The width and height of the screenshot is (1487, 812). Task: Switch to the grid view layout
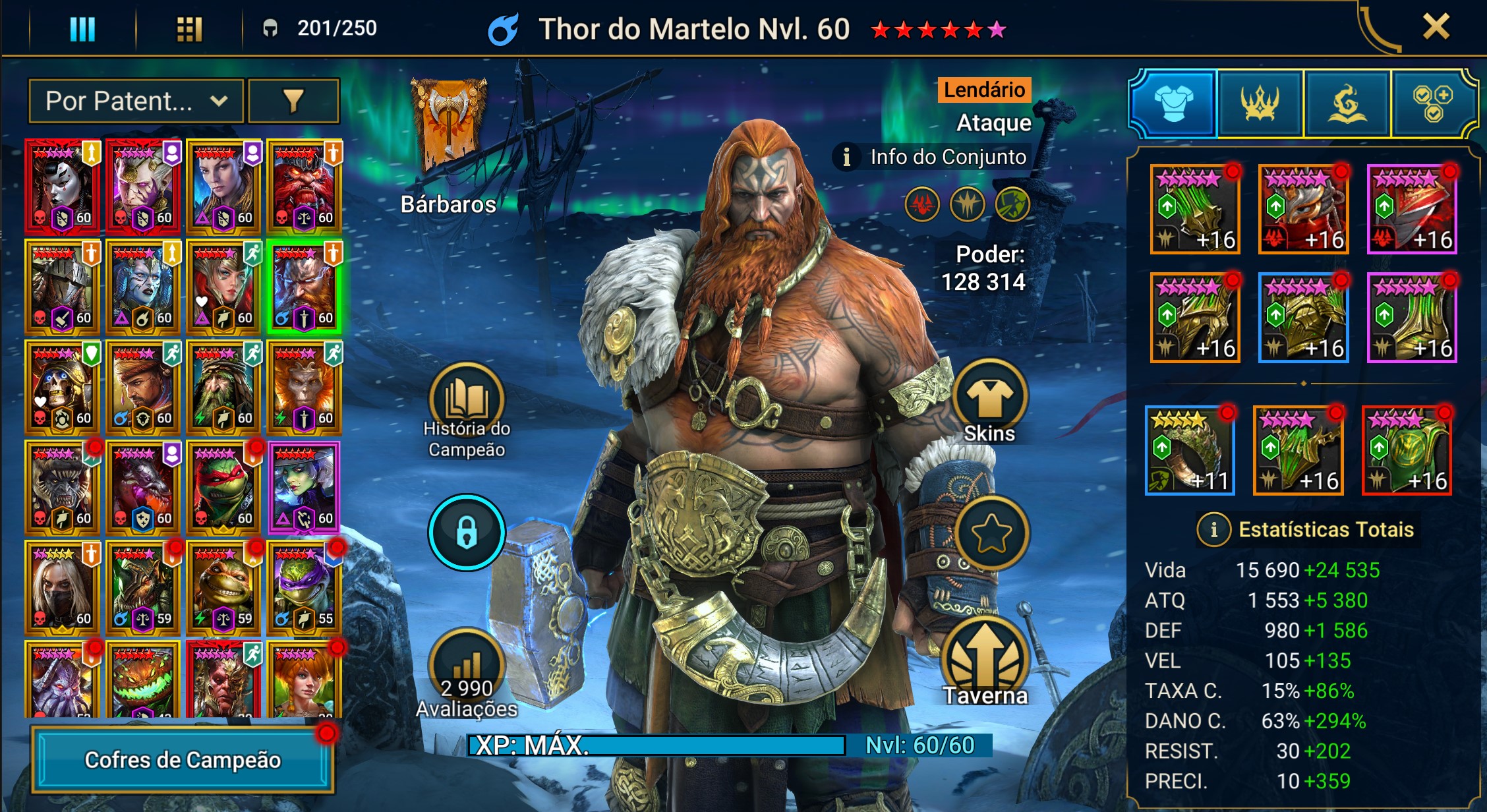click(189, 29)
